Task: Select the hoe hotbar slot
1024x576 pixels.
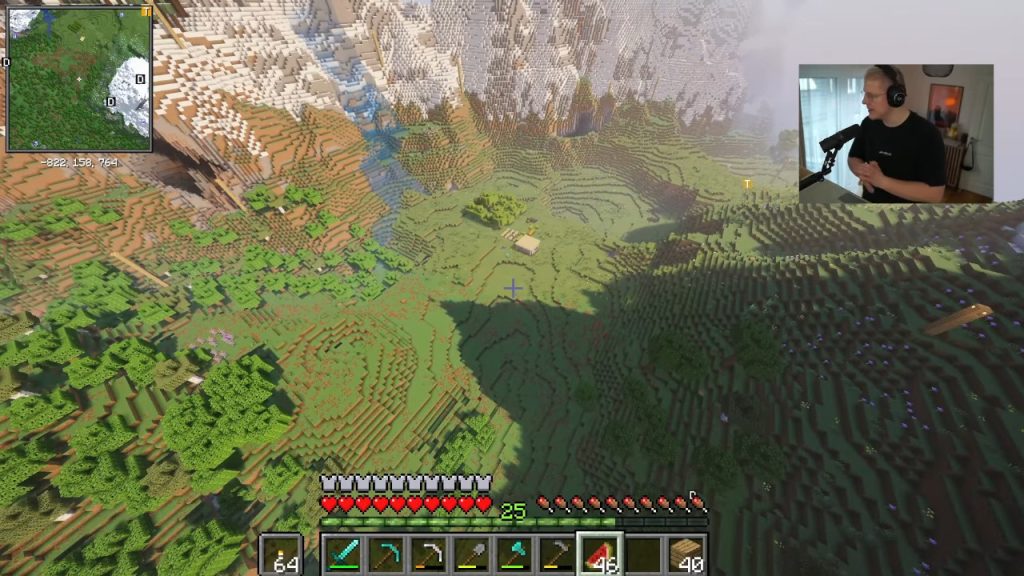Action: pyautogui.click(x=557, y=553)
